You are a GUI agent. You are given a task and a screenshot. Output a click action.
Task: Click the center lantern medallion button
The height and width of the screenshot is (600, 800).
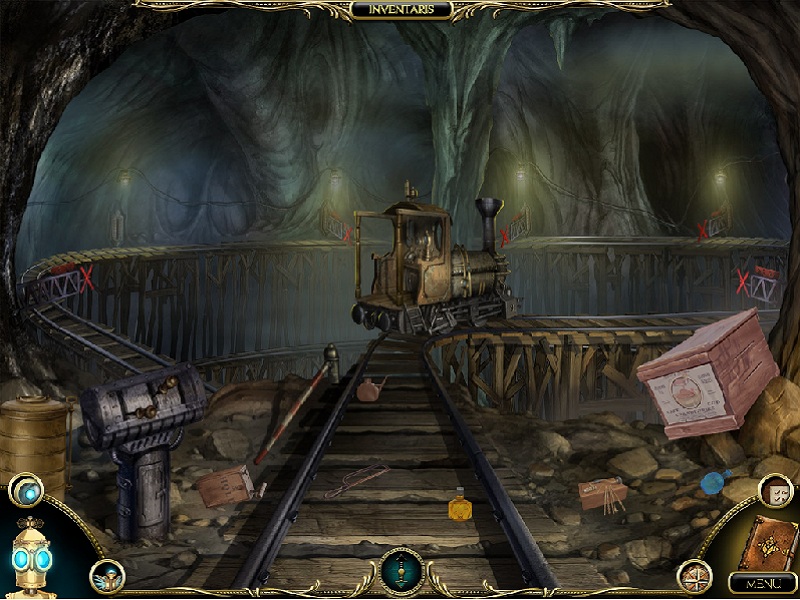tap(401, 569)
